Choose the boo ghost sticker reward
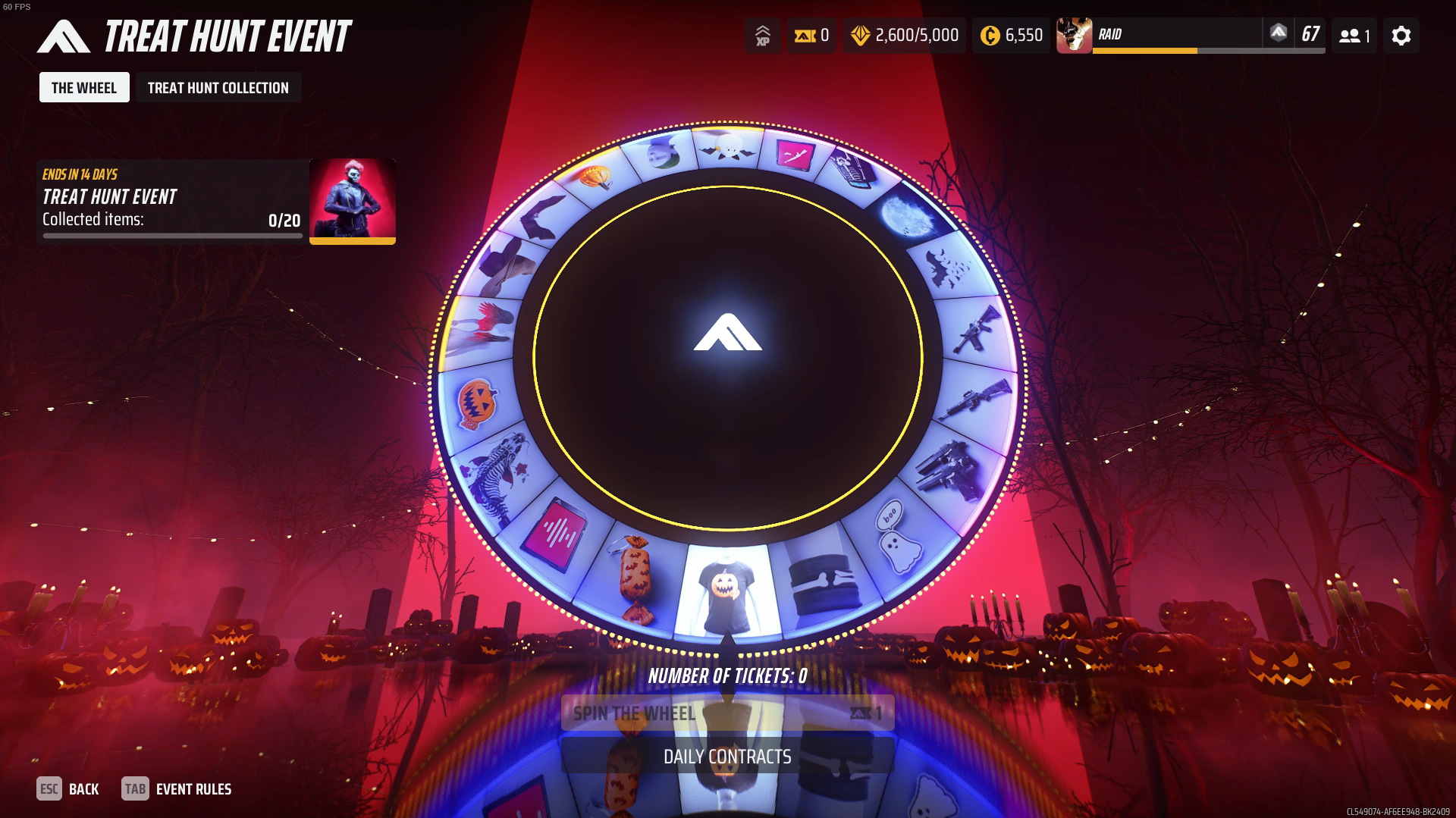 [x=898, y=536]
